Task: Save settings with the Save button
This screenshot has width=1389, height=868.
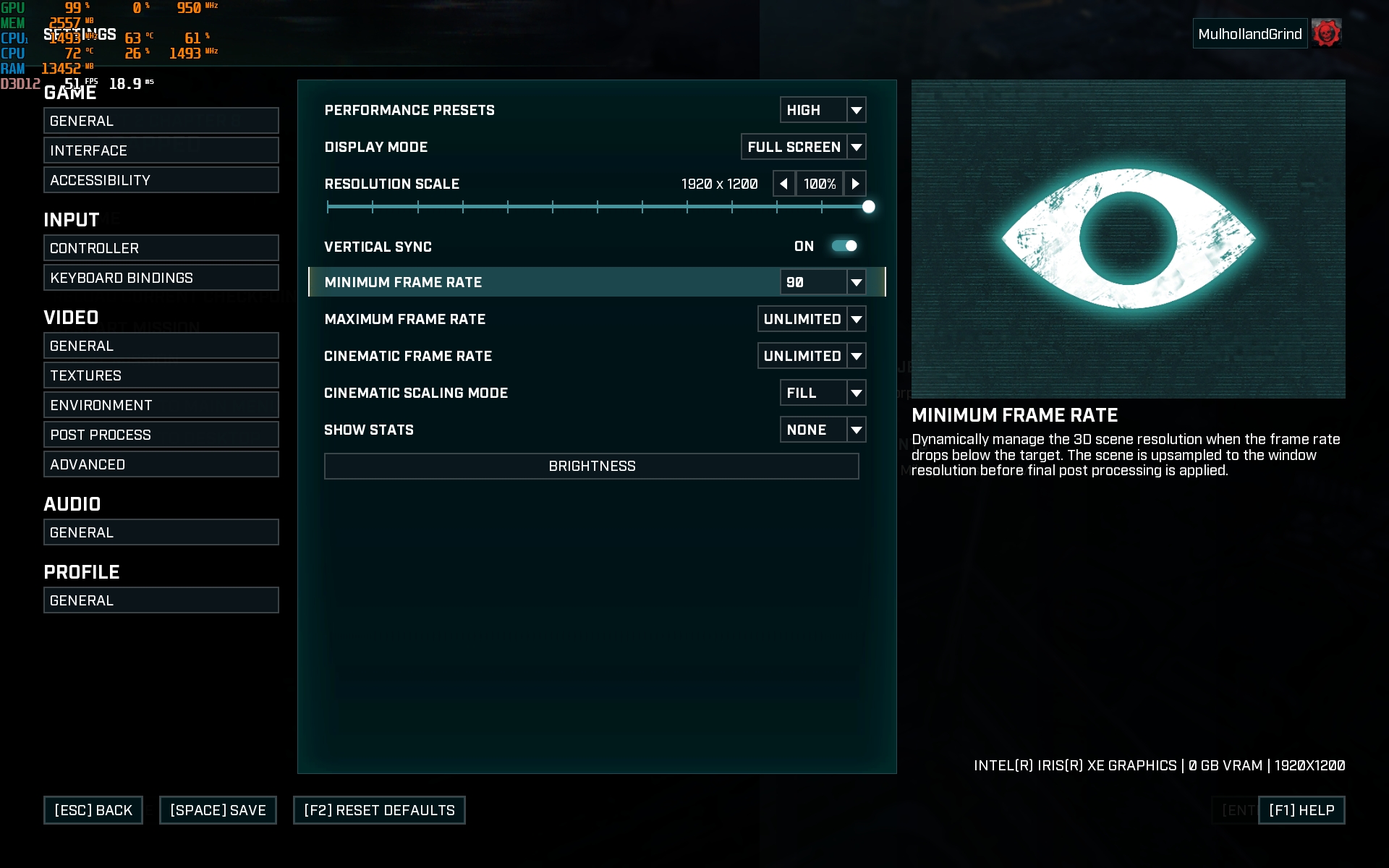Action: click(x=218, y=810)
